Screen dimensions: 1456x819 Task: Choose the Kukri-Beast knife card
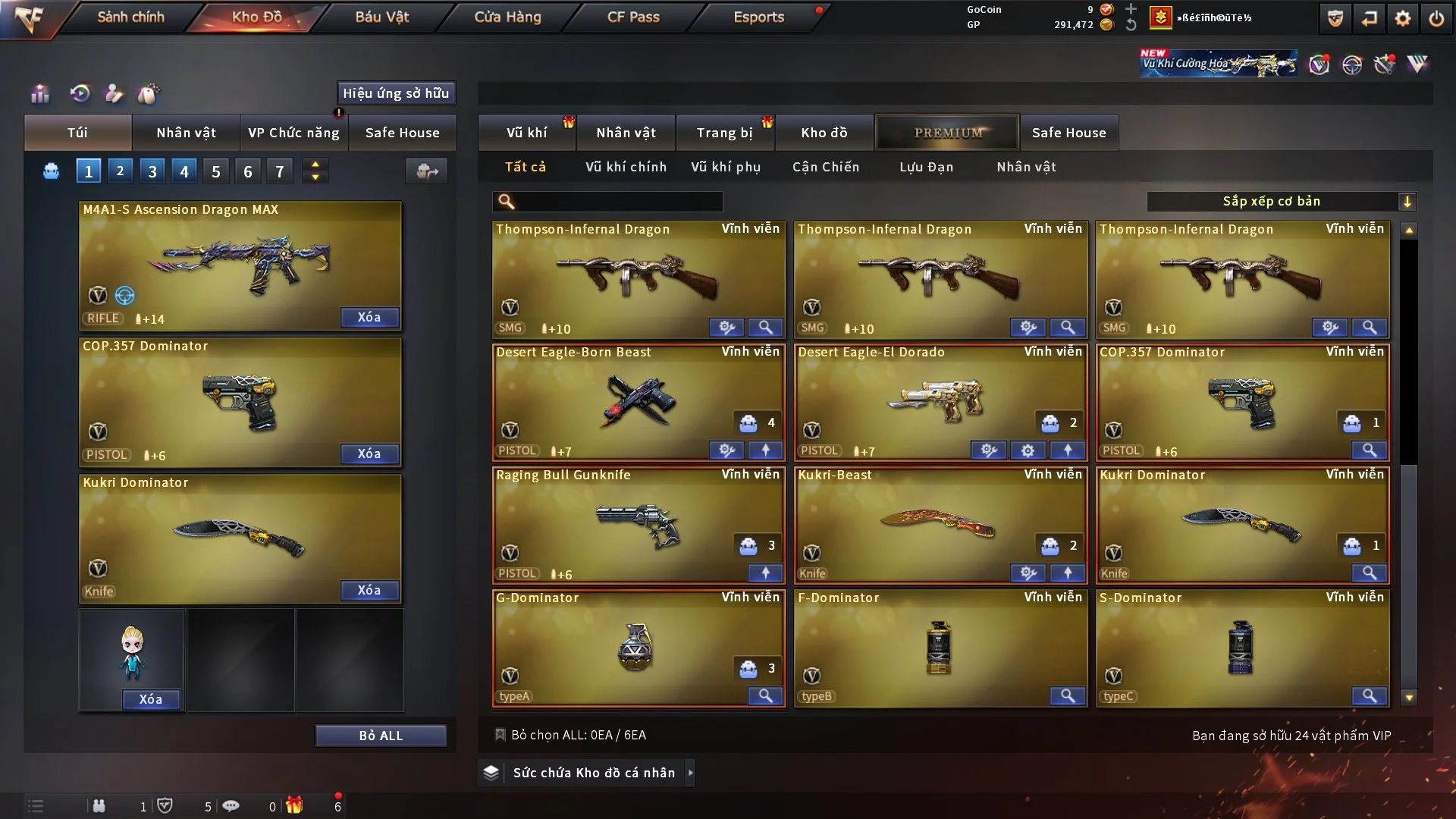[939, 522]
